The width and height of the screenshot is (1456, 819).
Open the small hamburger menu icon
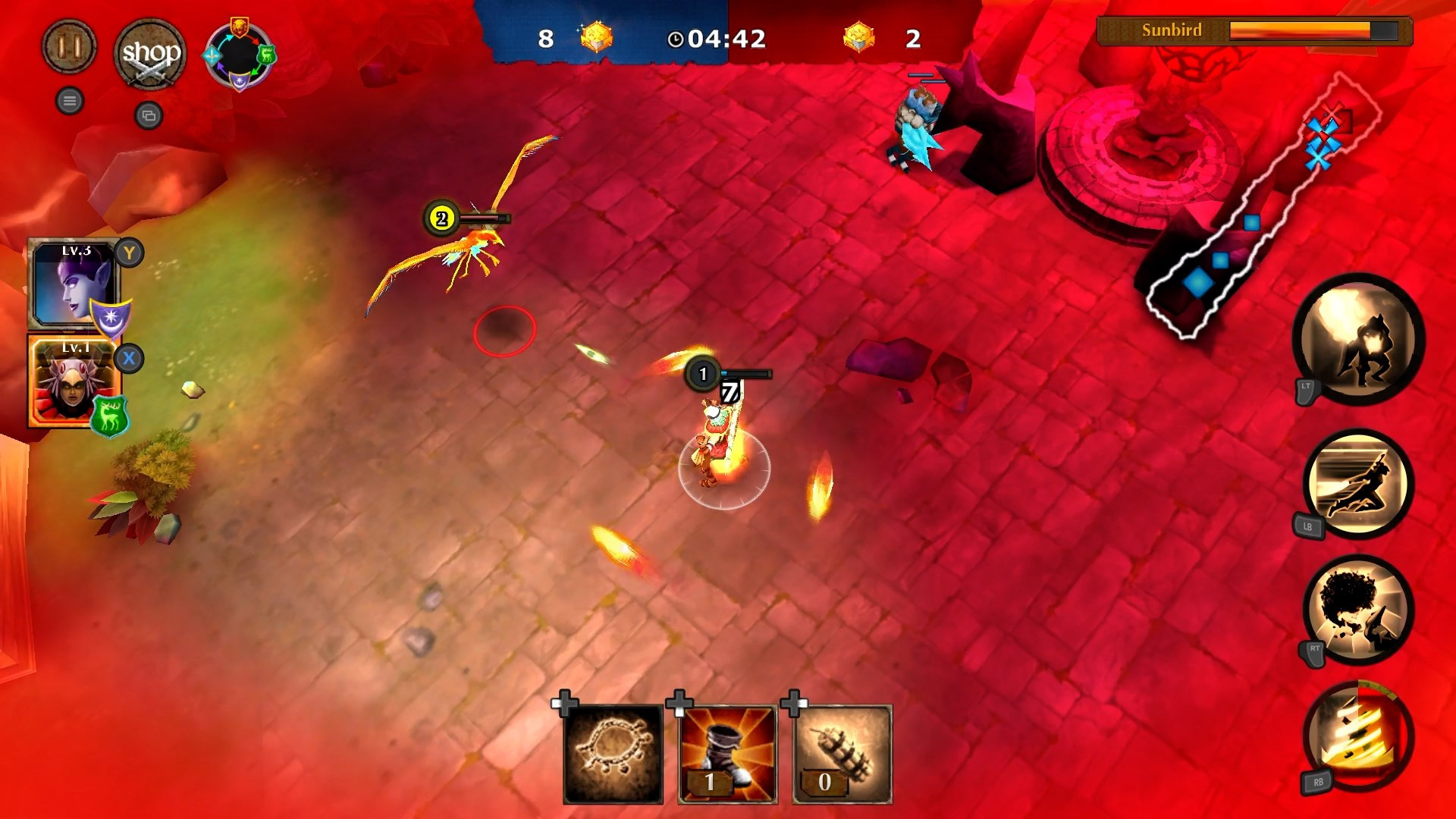(70, 101)
